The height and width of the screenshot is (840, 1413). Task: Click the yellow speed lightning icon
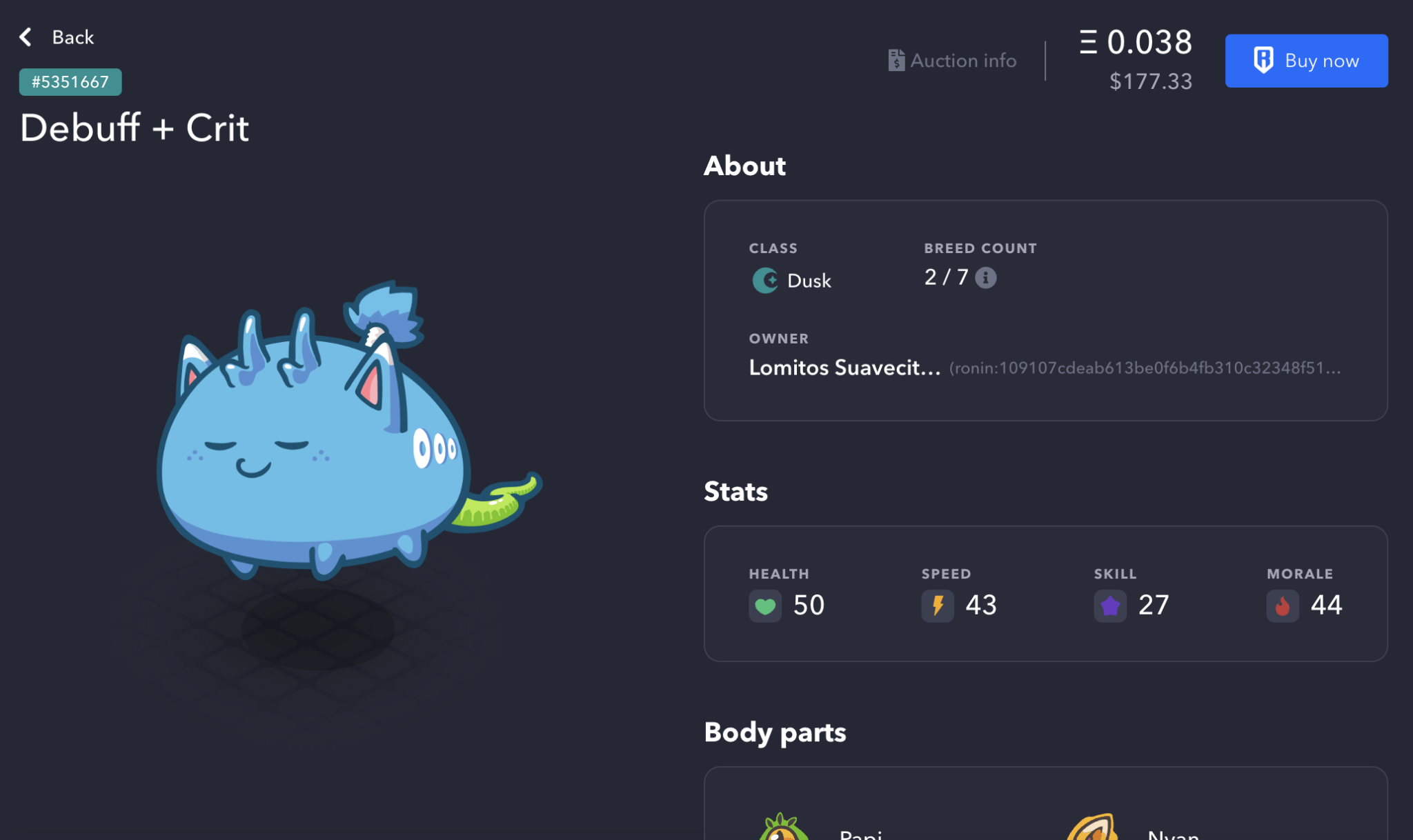tap(937, 606)
